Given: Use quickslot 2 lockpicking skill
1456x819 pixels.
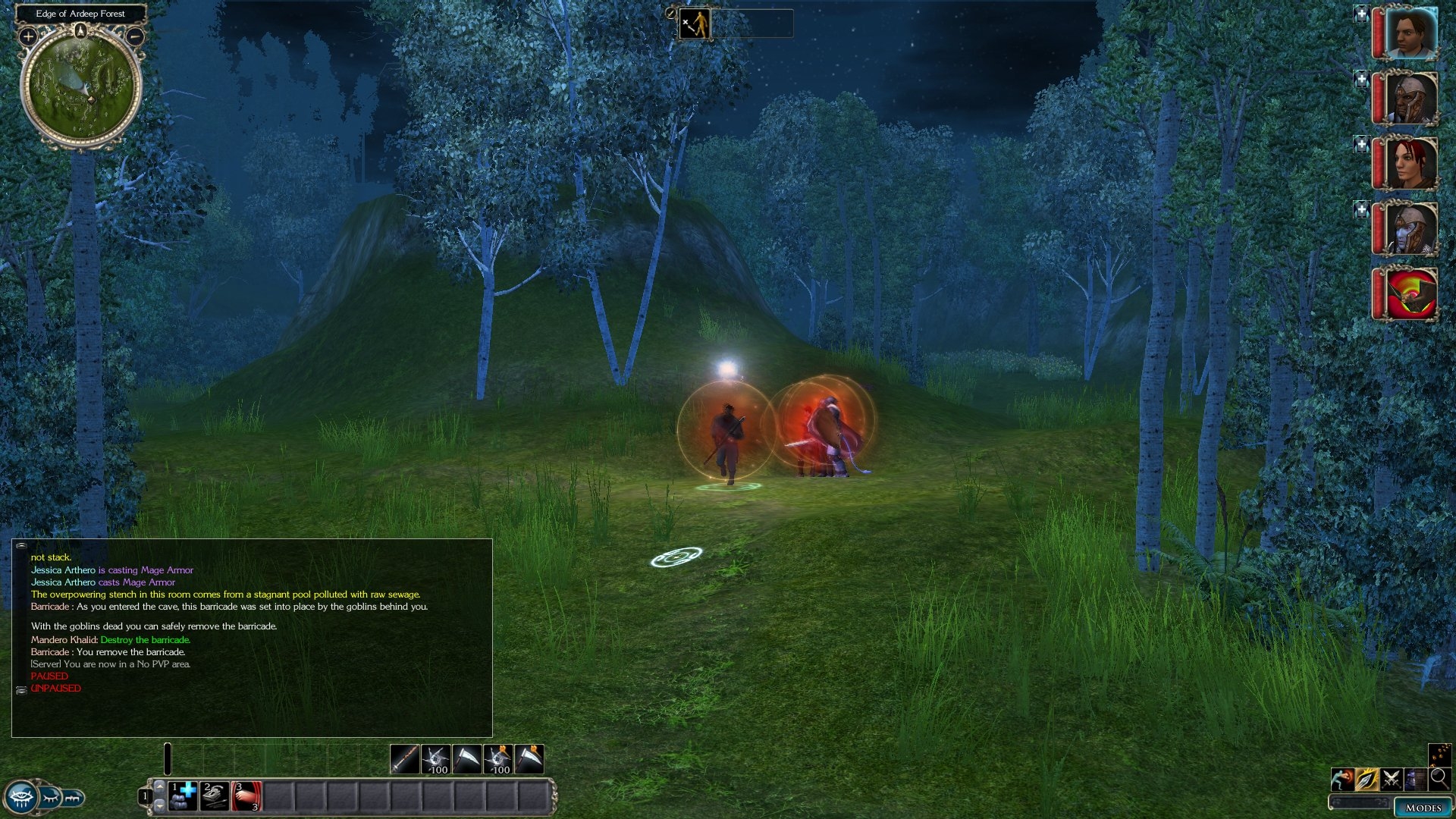Looking at the screenshot, I should click(x=215, y=796).
